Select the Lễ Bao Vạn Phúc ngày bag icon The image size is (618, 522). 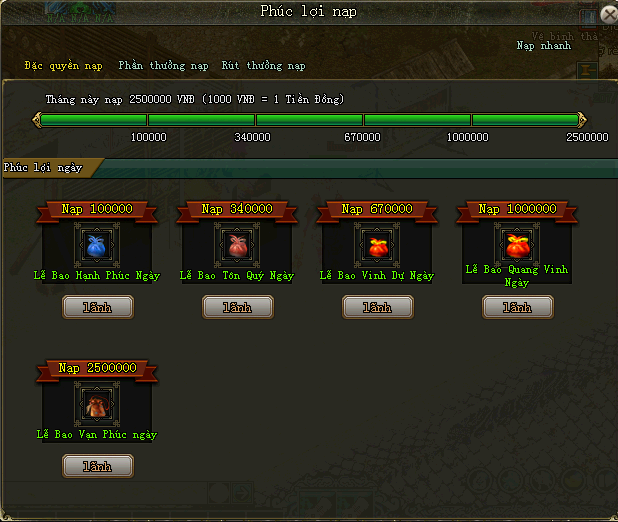pyautogui.click(x=97, y=403)
